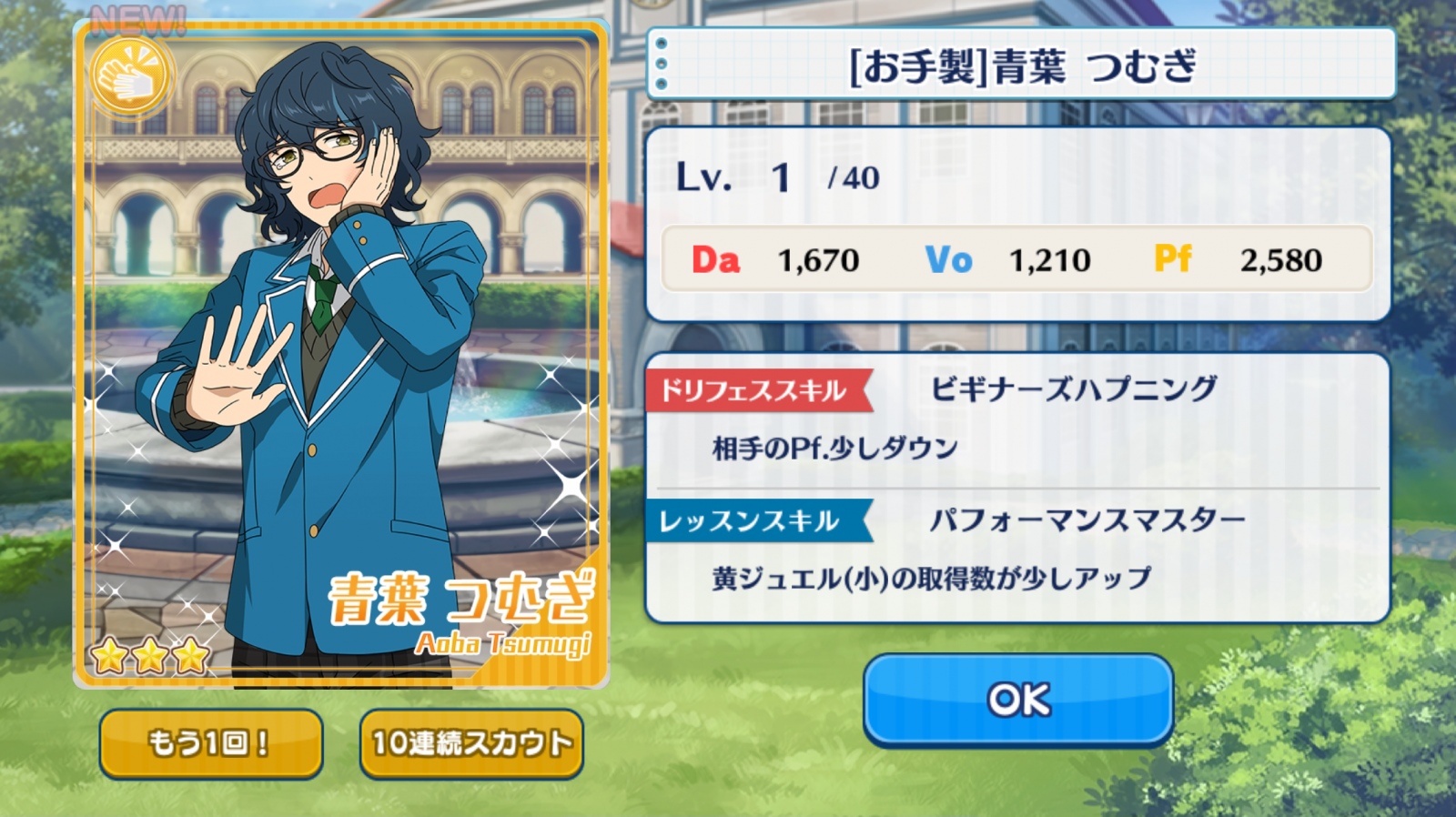
Task: View the Aoba Tsumugi card artwork
Action: click(x=341, y=355)
